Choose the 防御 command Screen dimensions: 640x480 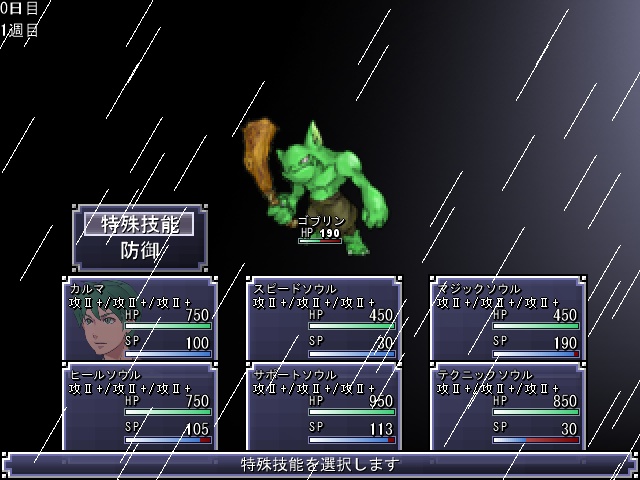click(x=139, y=250)
